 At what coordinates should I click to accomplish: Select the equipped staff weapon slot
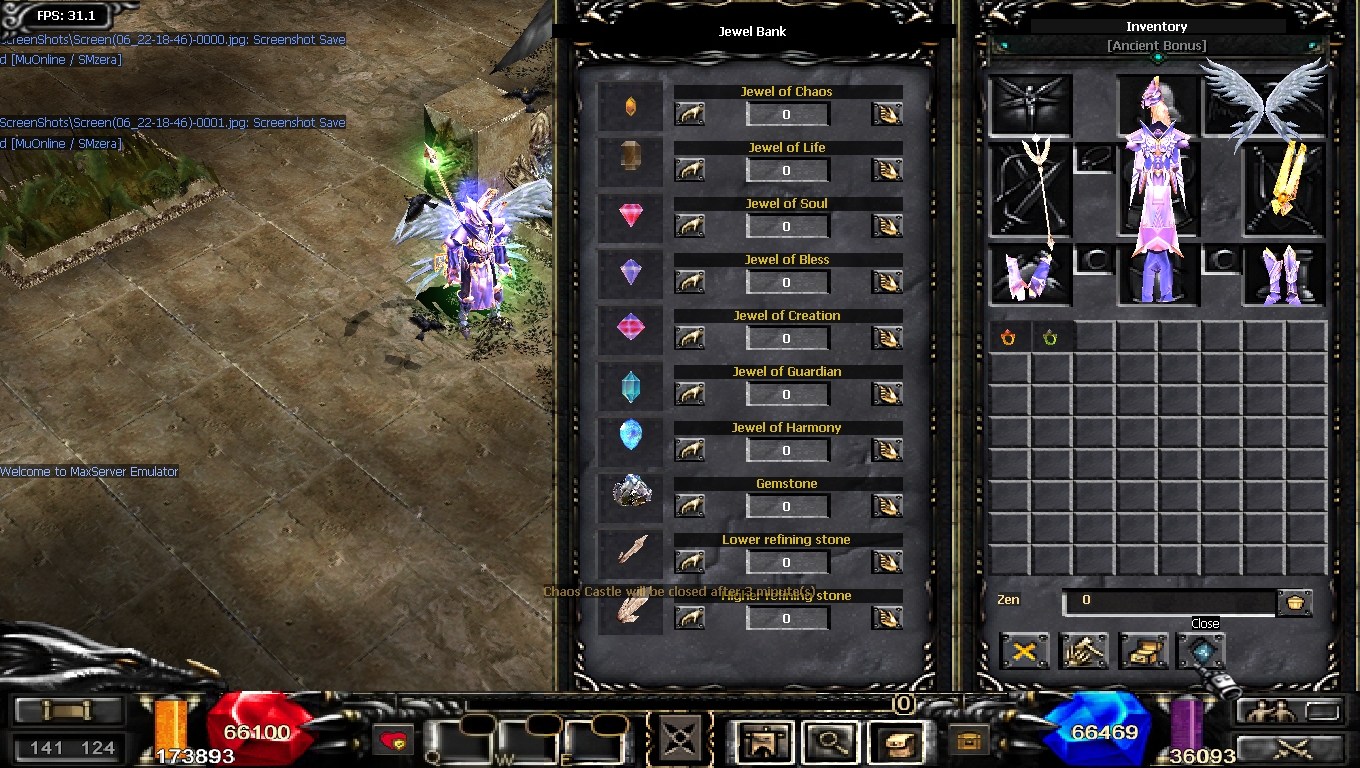click(x=1031, y=190)
